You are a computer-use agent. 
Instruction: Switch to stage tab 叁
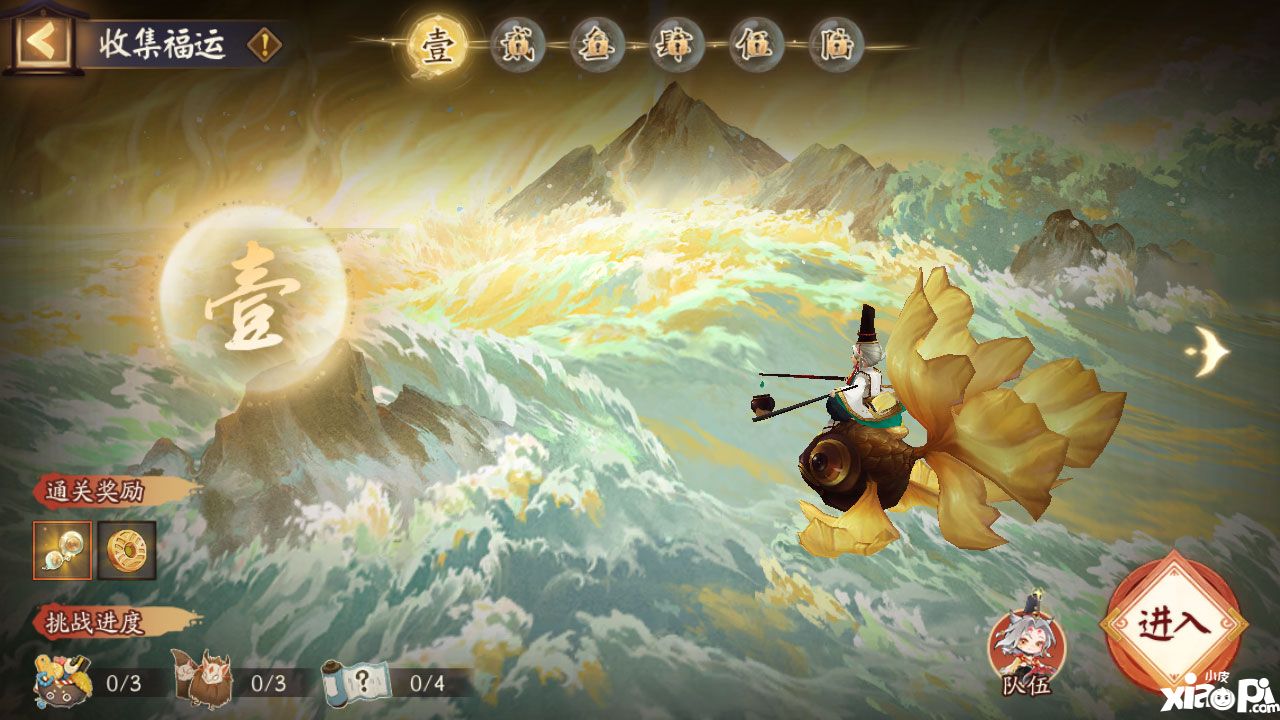597,47
